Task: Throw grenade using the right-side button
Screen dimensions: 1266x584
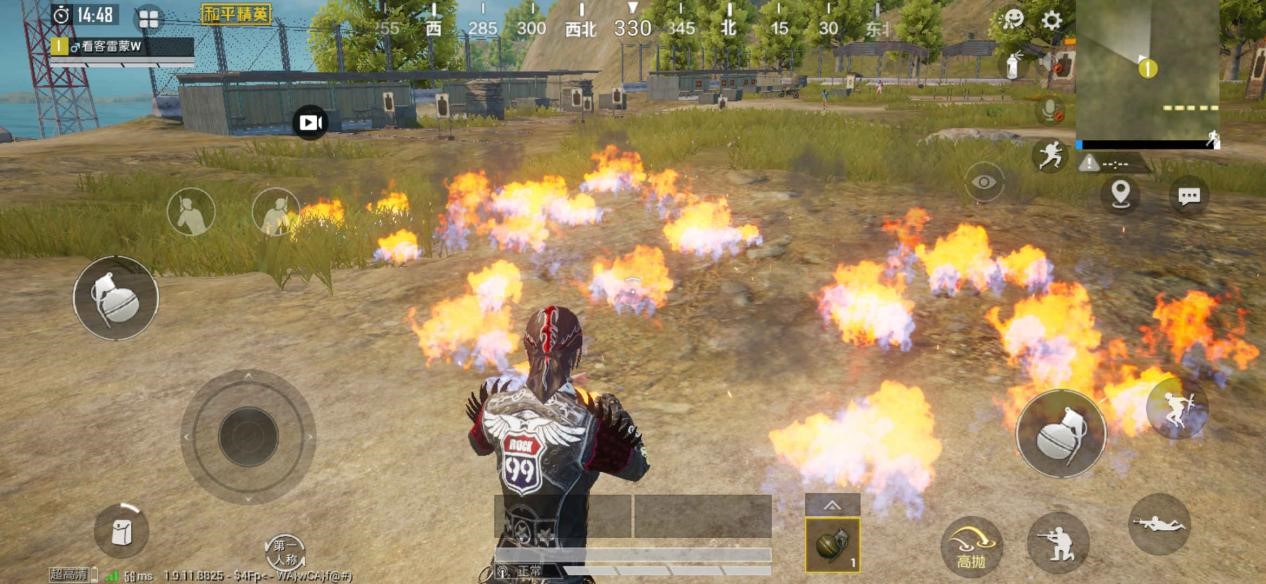Action: point(1060,433)
